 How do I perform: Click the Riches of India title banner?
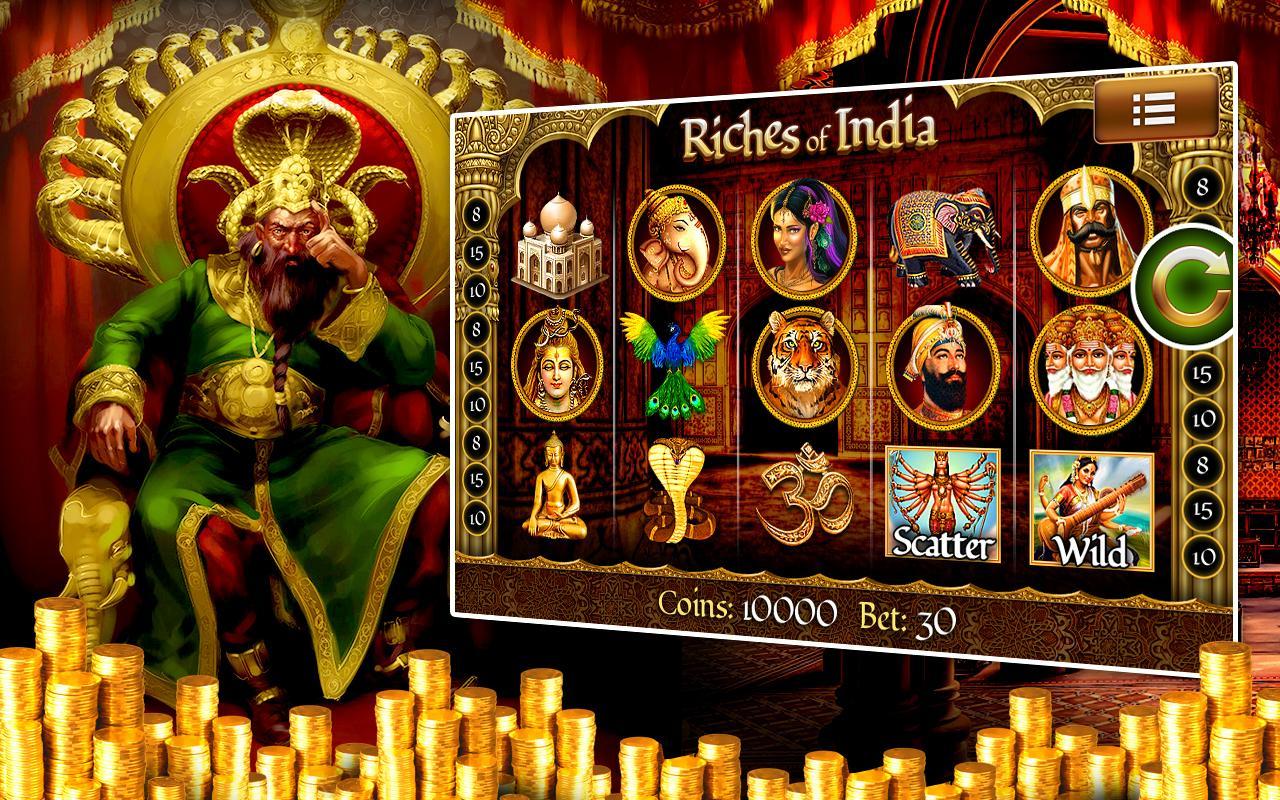pos(808,134)
